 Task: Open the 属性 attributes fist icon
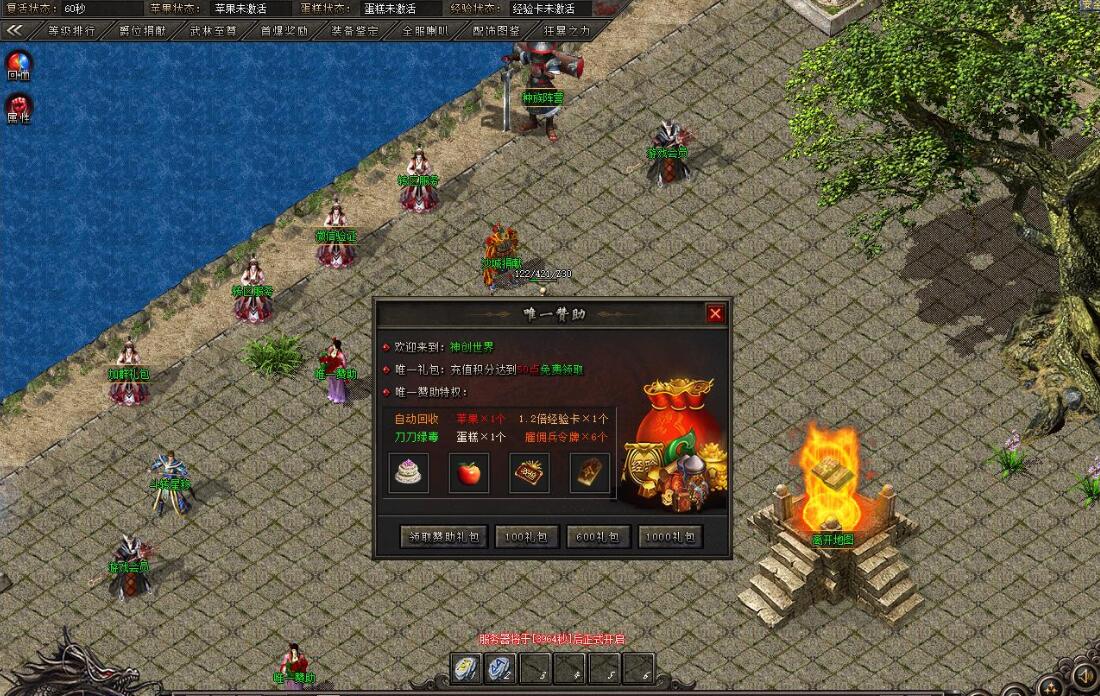point(18,106)
